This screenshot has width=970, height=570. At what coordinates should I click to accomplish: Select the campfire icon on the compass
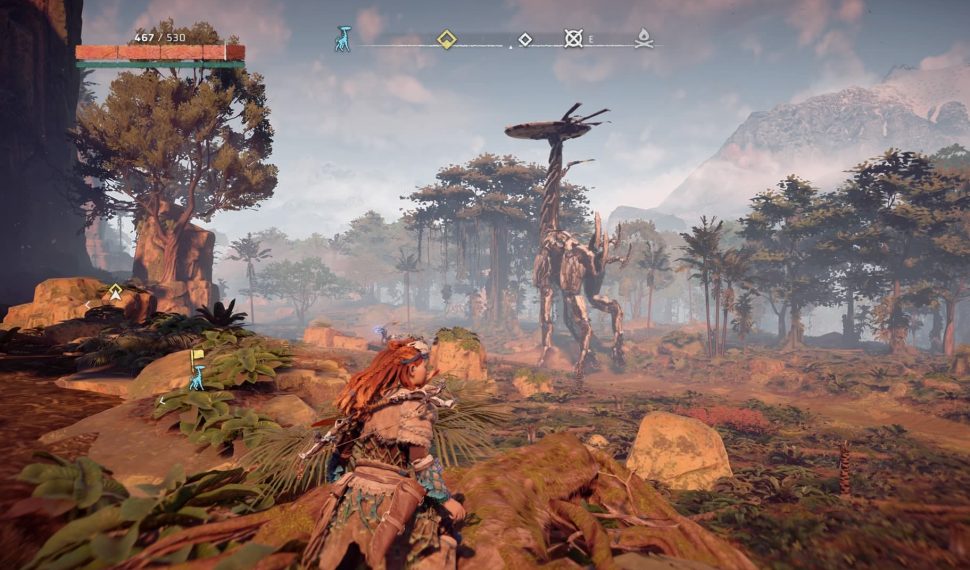pos(645,39)
